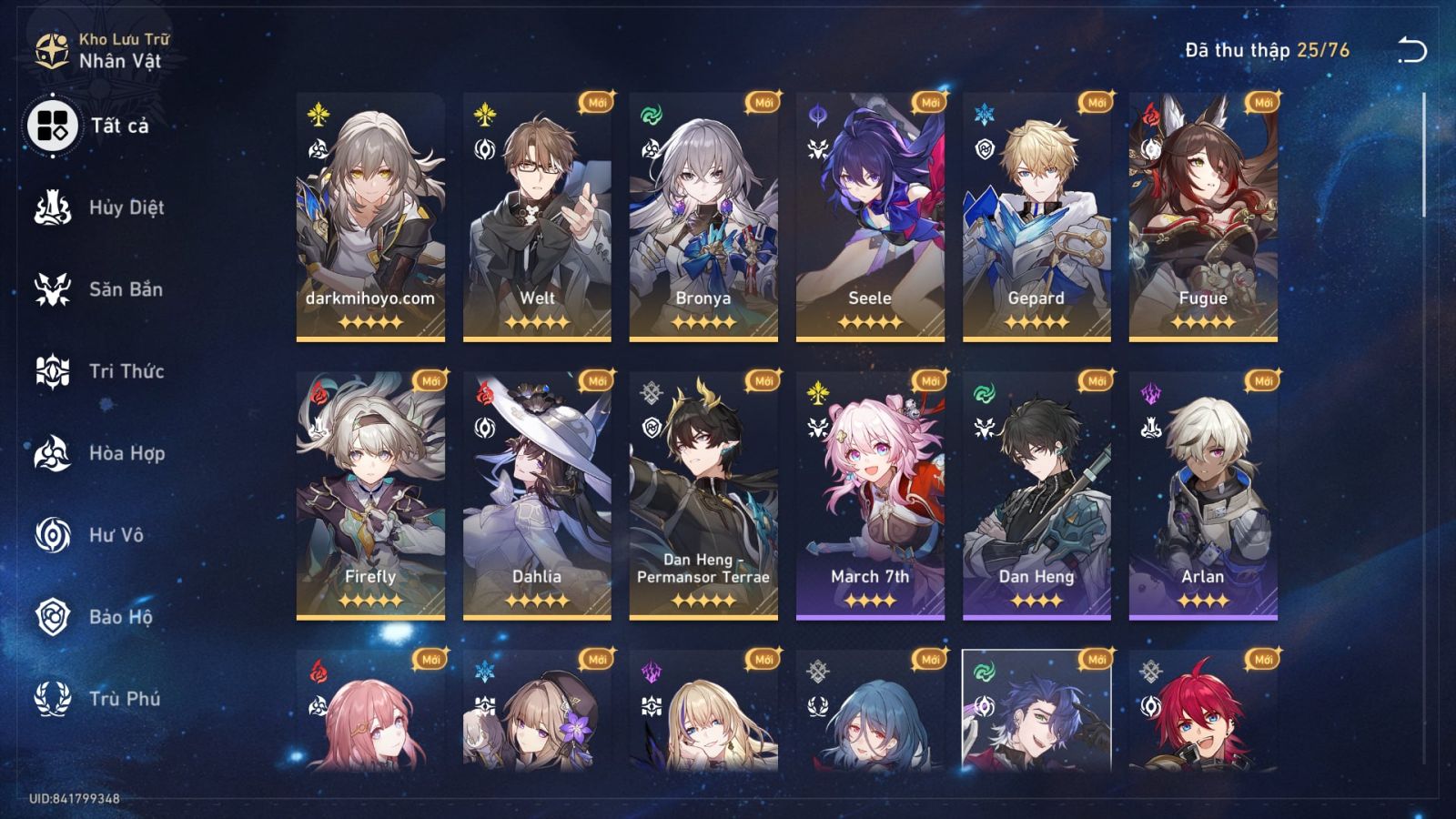Select the Bảo Hộ preservation shield icon
Viewport: 1456px width, 819px height.
[52, 617]
